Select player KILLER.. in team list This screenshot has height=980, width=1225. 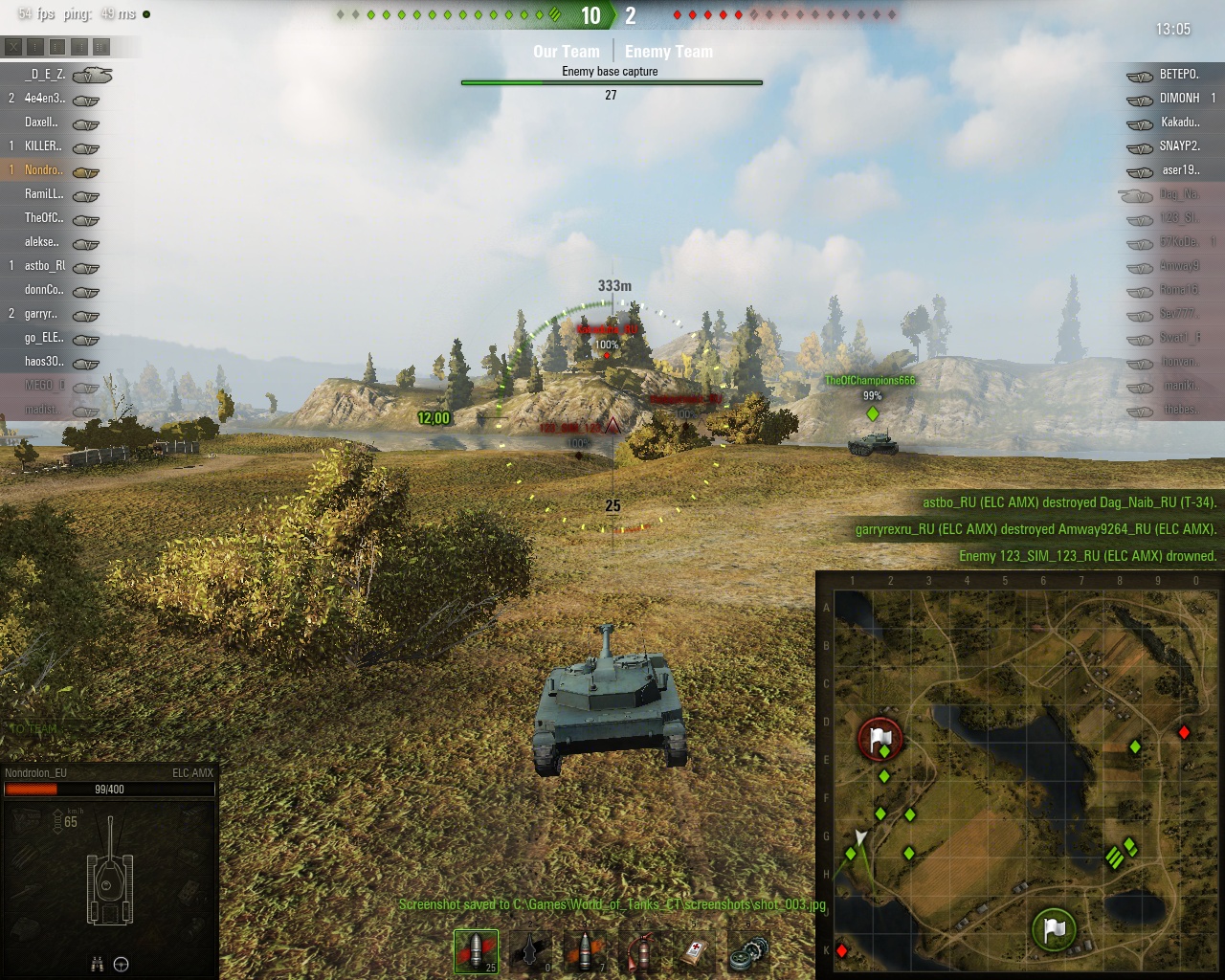point(43,146)
